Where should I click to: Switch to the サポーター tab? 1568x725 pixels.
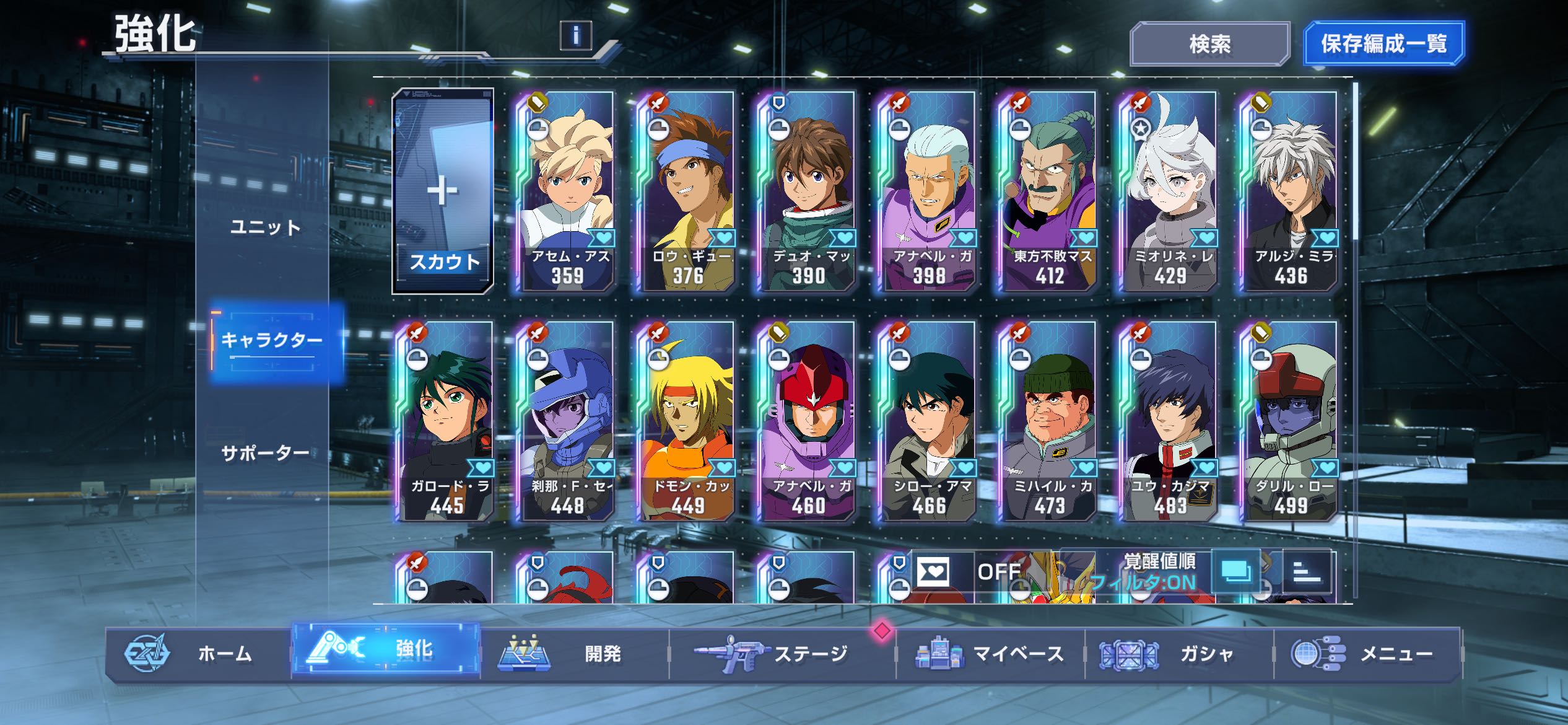(x=265, y=454)
